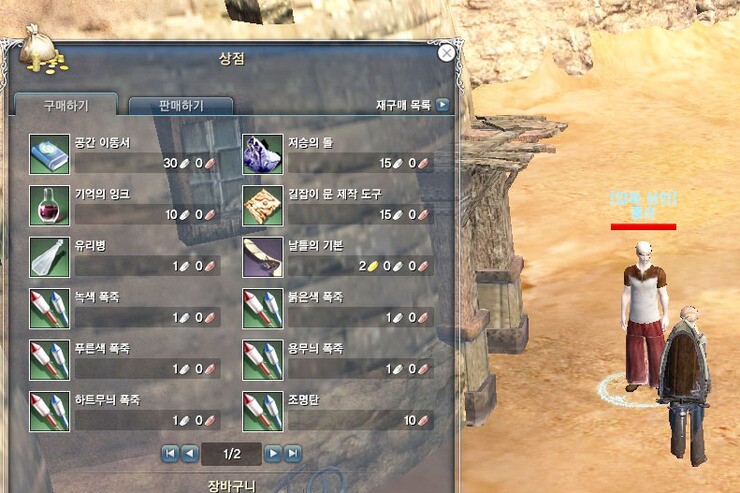The image size is (740, 493).
Task: Choose the 저승의 돌 stone item
Action: tap(263, 153)
